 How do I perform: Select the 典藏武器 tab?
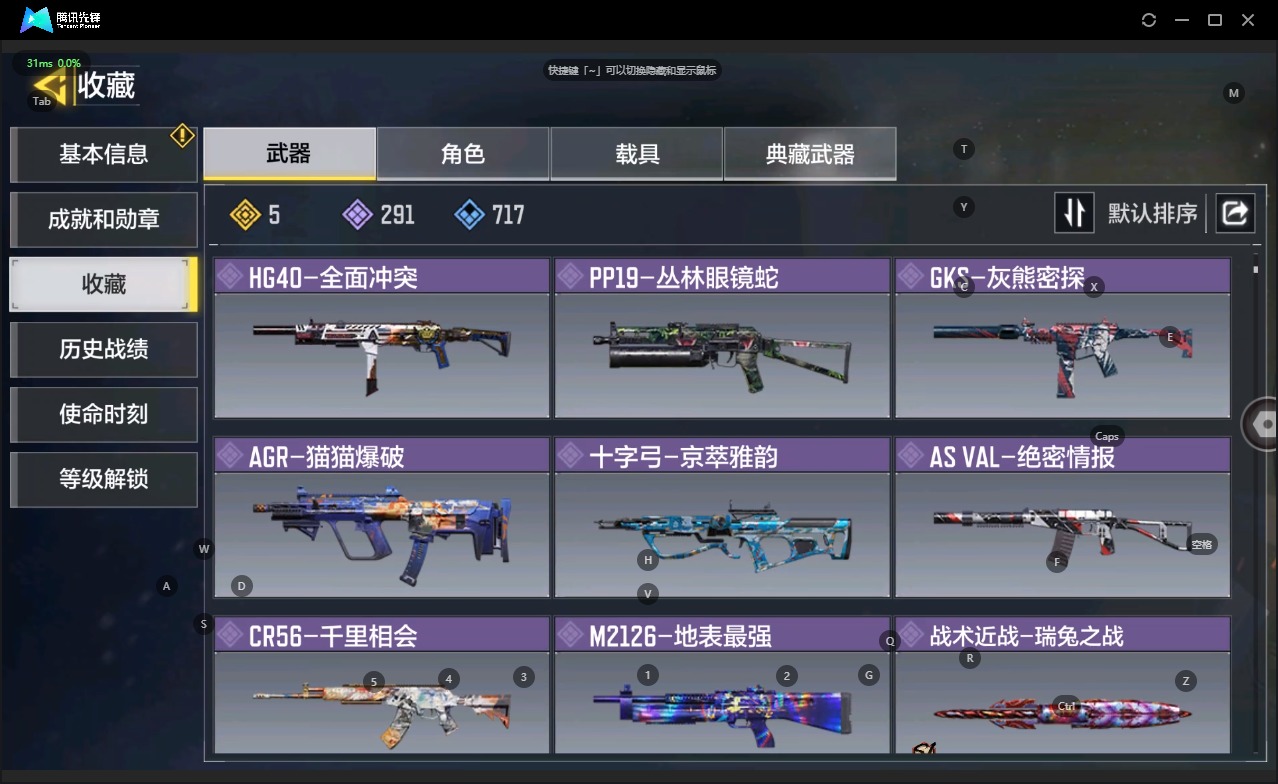810,153
